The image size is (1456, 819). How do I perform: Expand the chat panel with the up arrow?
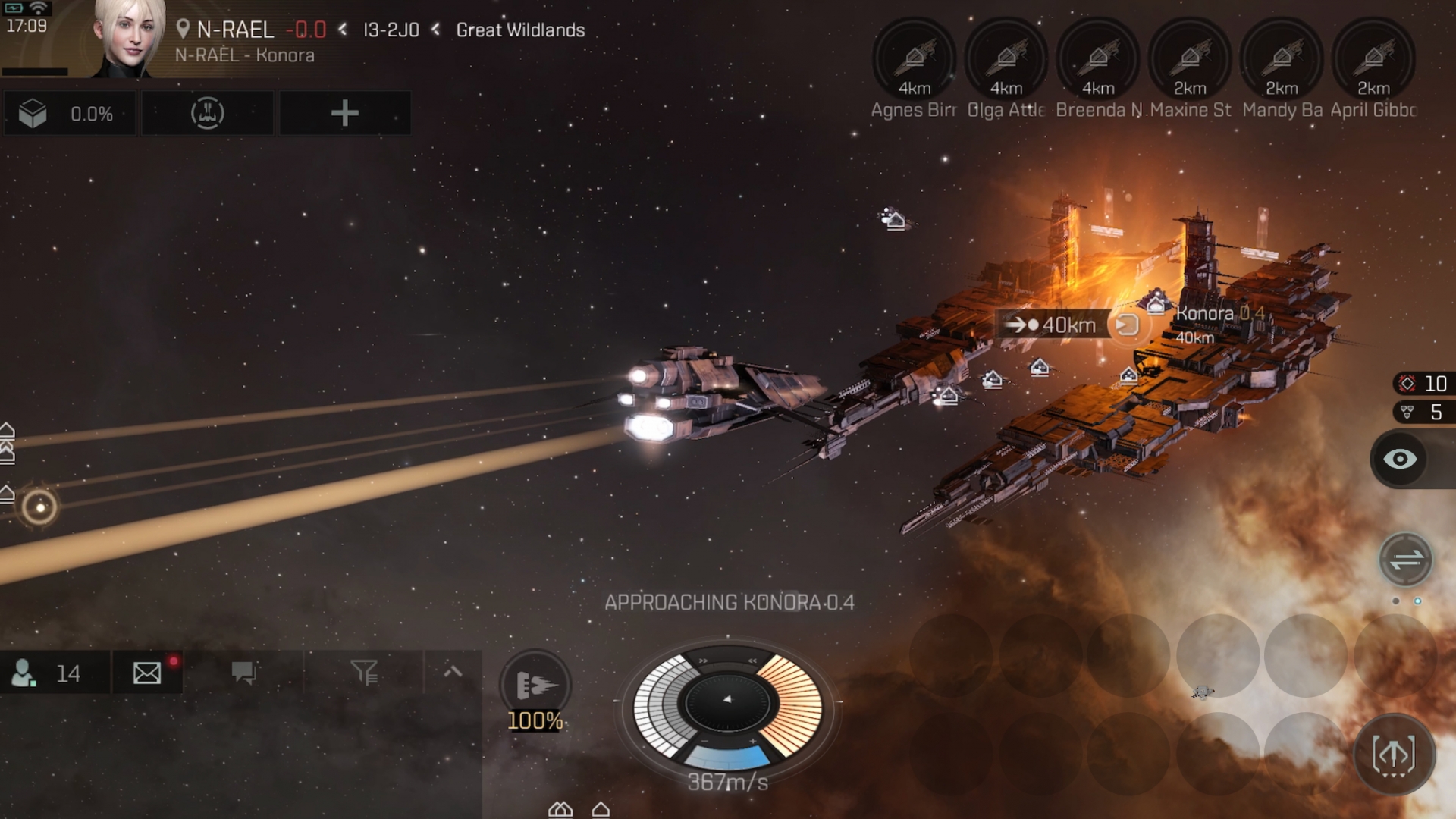click(x=453, y=671)
